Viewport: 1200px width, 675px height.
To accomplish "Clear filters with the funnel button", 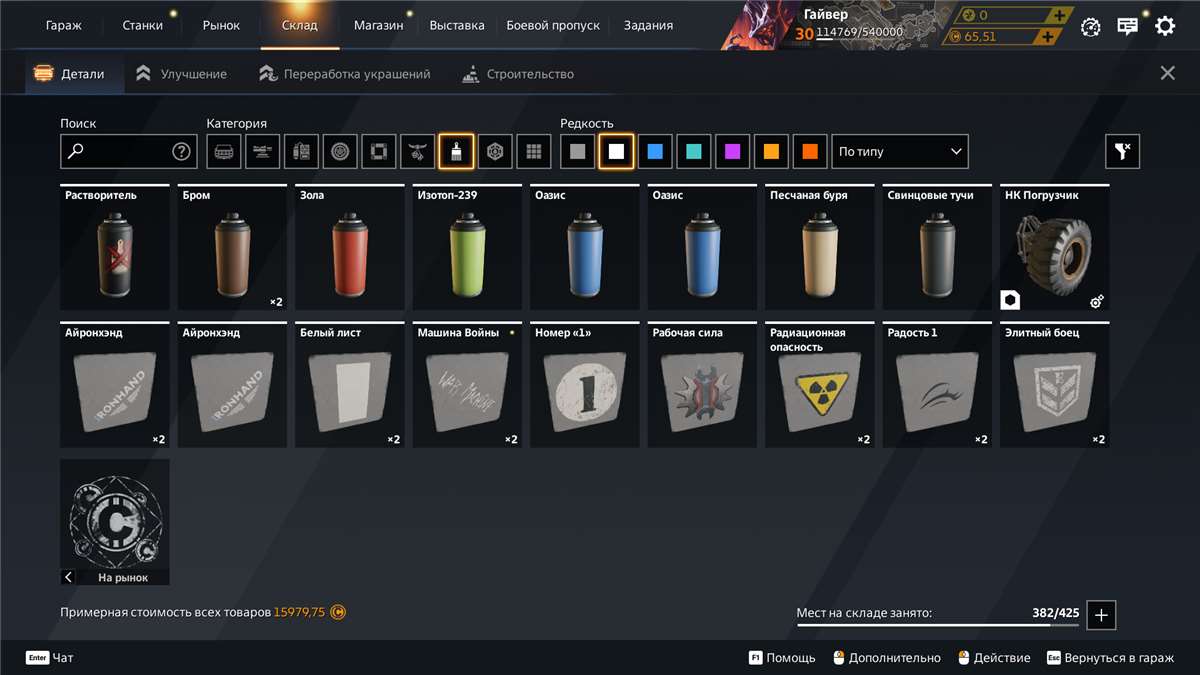I will 1122,152.
